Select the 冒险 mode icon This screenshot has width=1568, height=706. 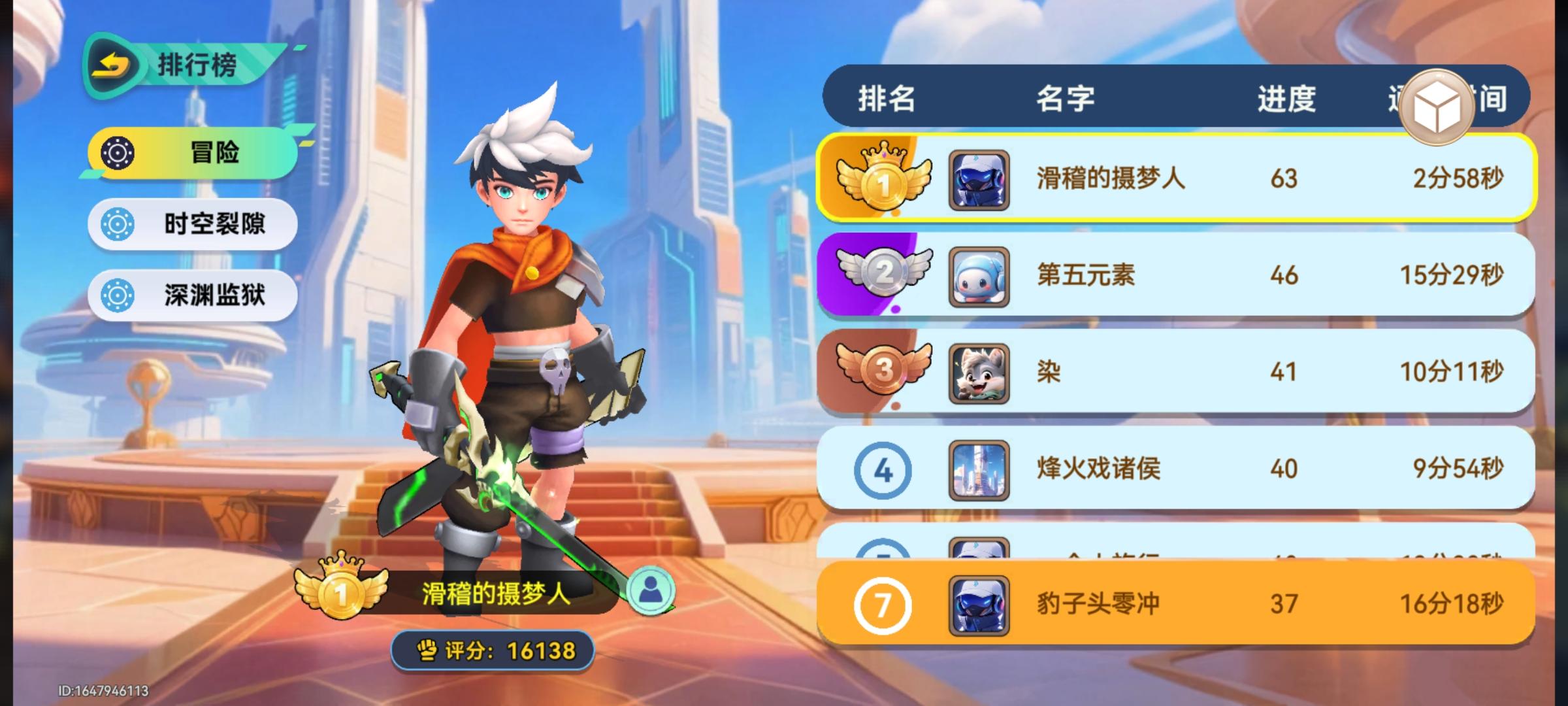[x=118, y=153]
